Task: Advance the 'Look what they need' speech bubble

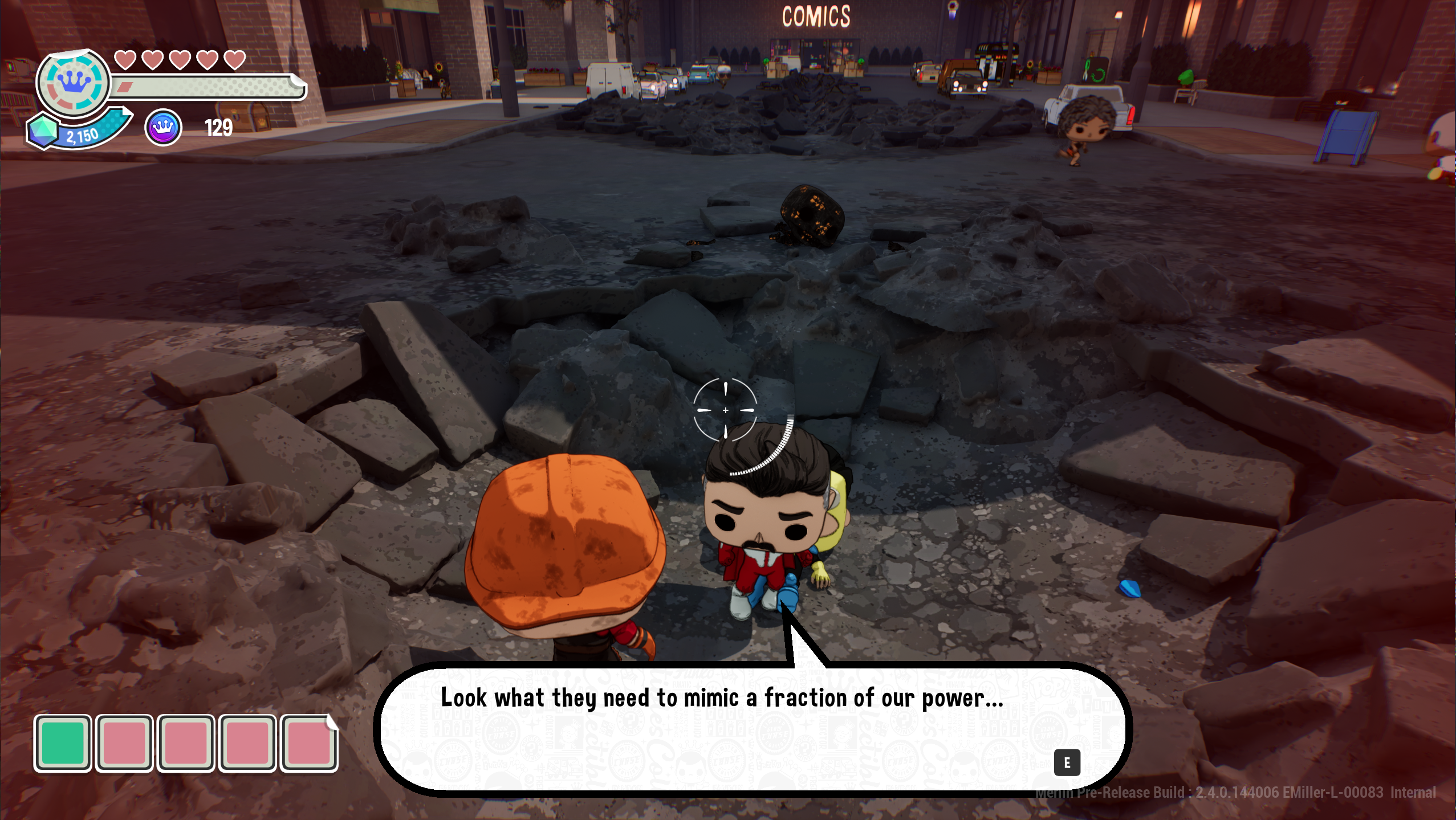Action: coord(1067,762)
